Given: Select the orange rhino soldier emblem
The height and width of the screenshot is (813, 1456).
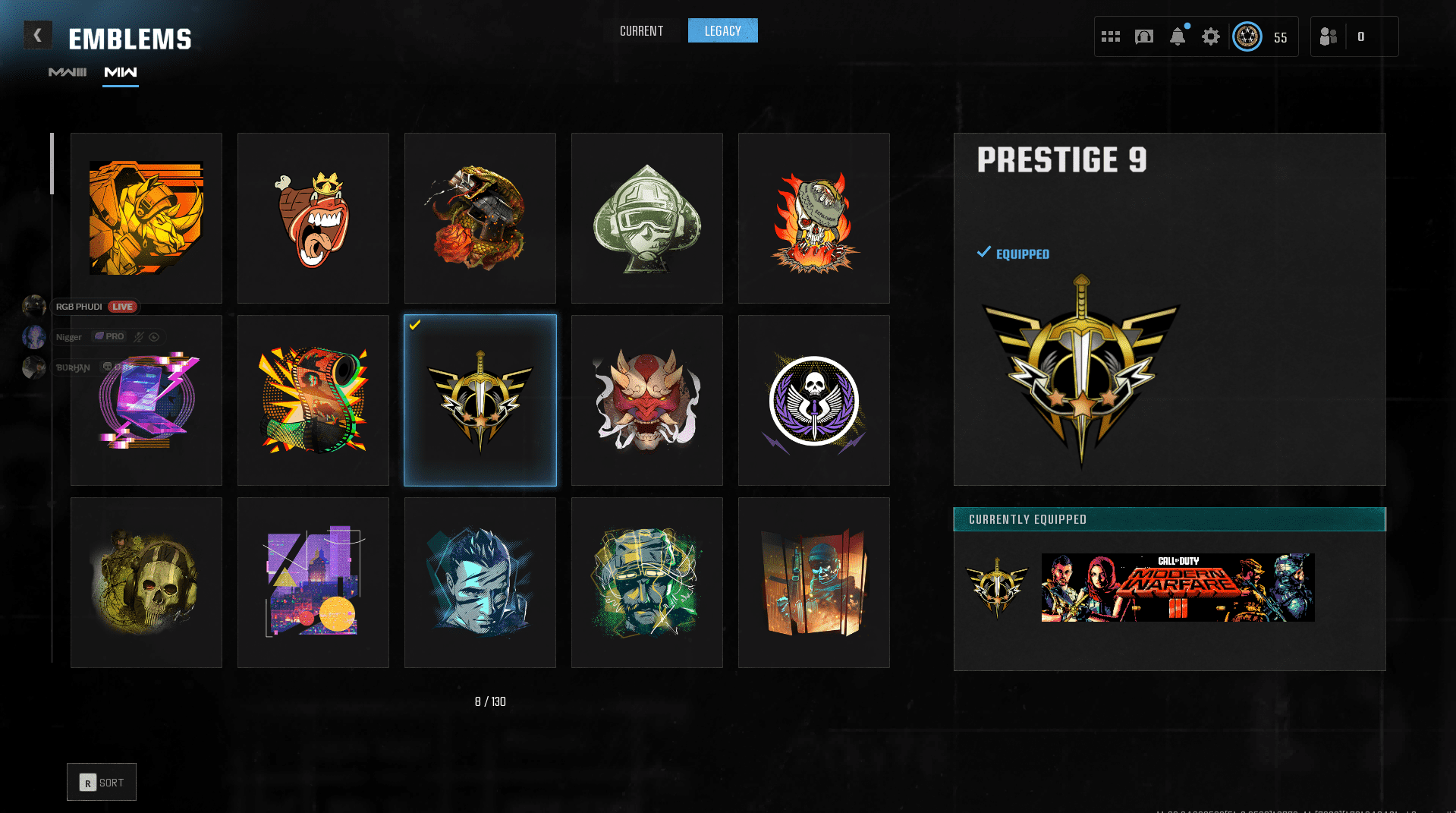Looking at the screenshot, I should (146, 218).
